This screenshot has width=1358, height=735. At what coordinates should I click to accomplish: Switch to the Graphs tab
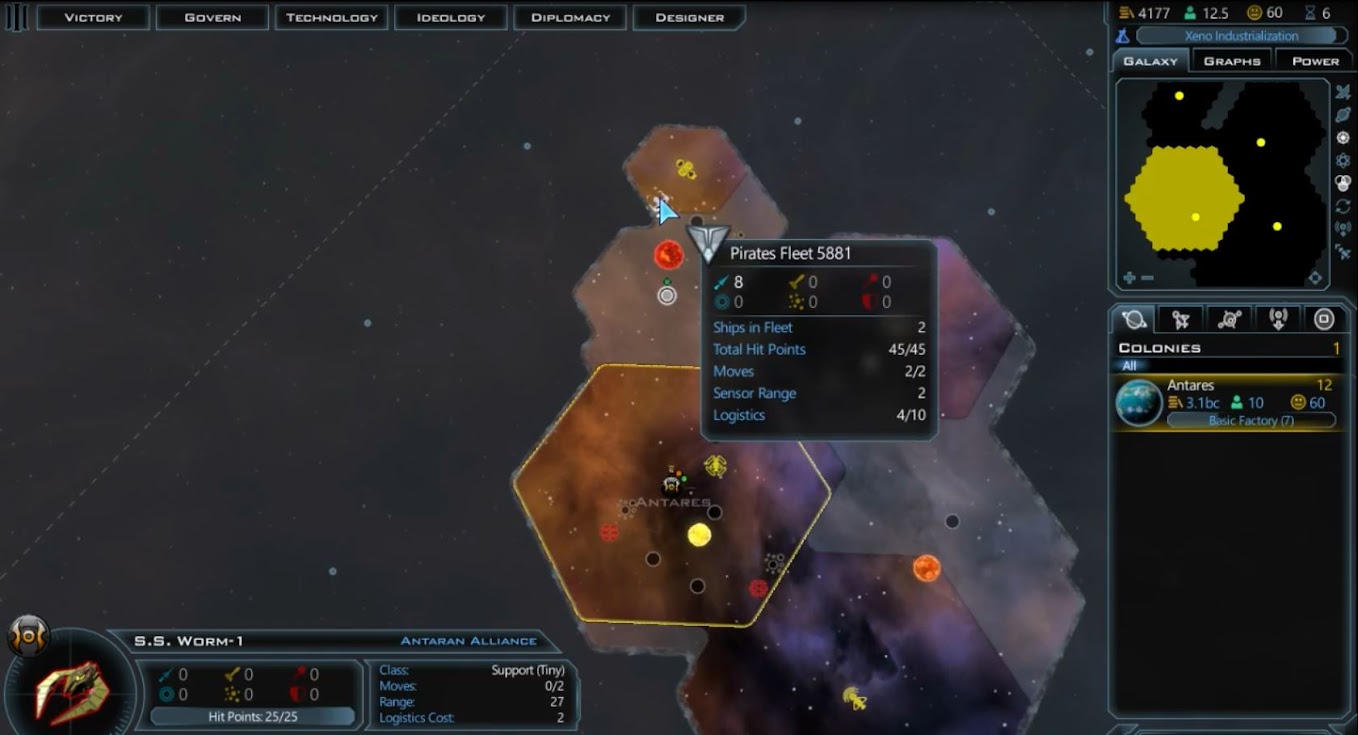pyautogui.click(x=1232, y=61)
